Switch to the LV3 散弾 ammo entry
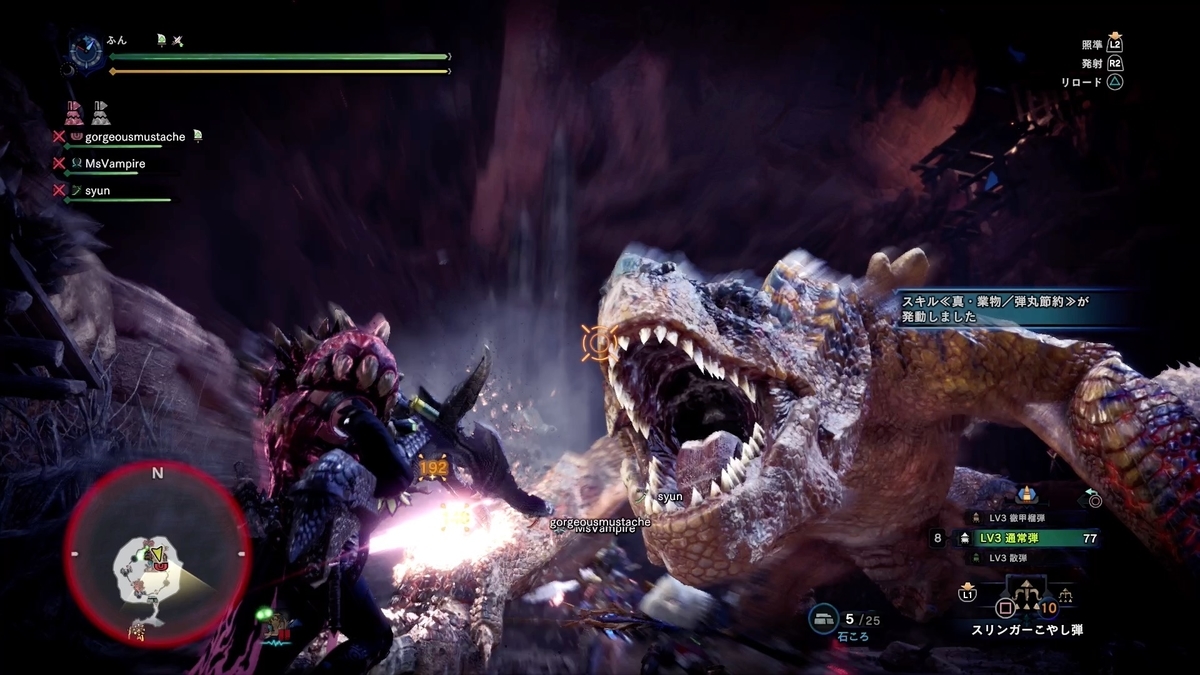The image size is (1200, 675). point(1010,557)
